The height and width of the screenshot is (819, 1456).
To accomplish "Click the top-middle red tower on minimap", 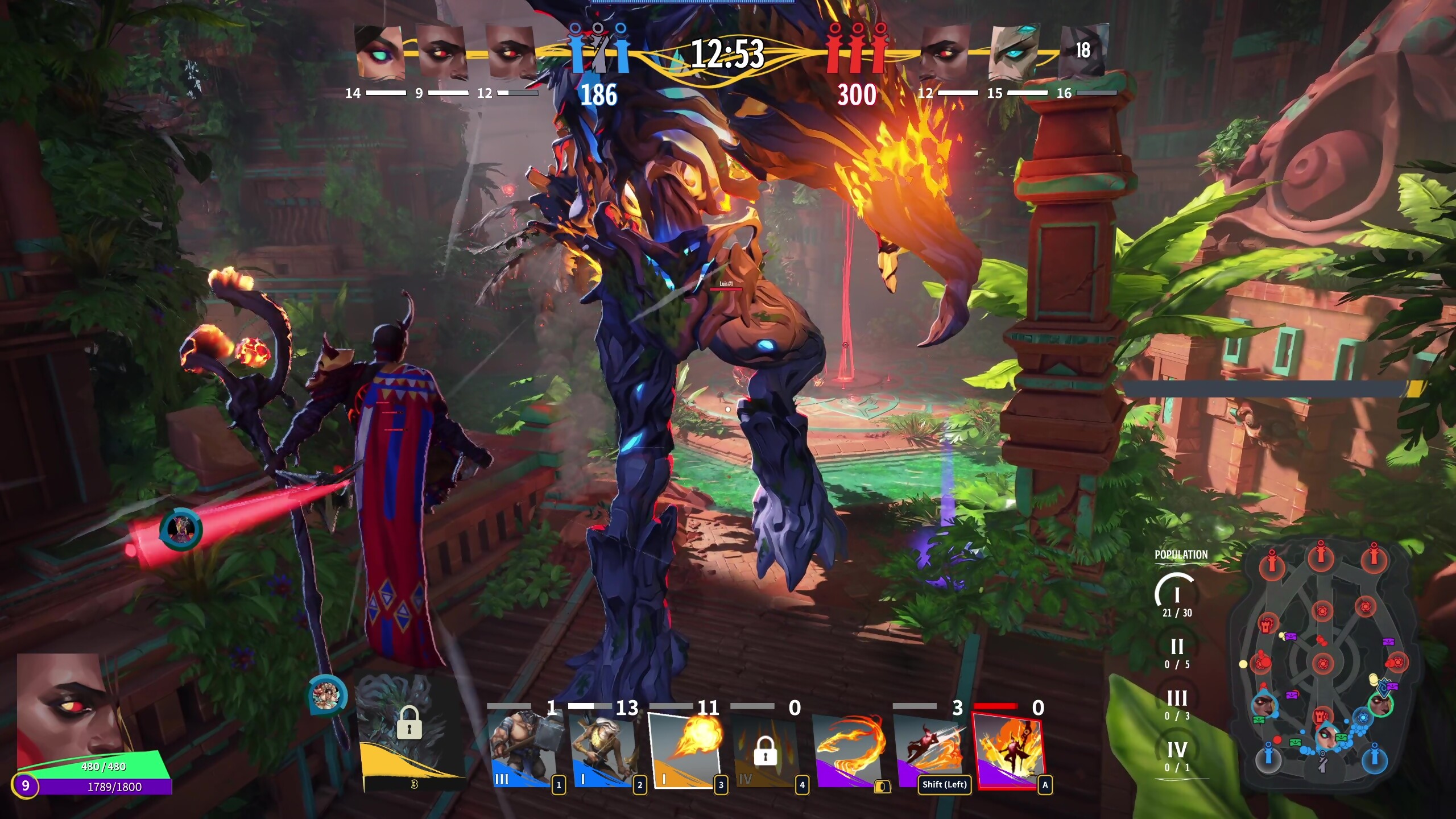I will [x=1321, y=557].
